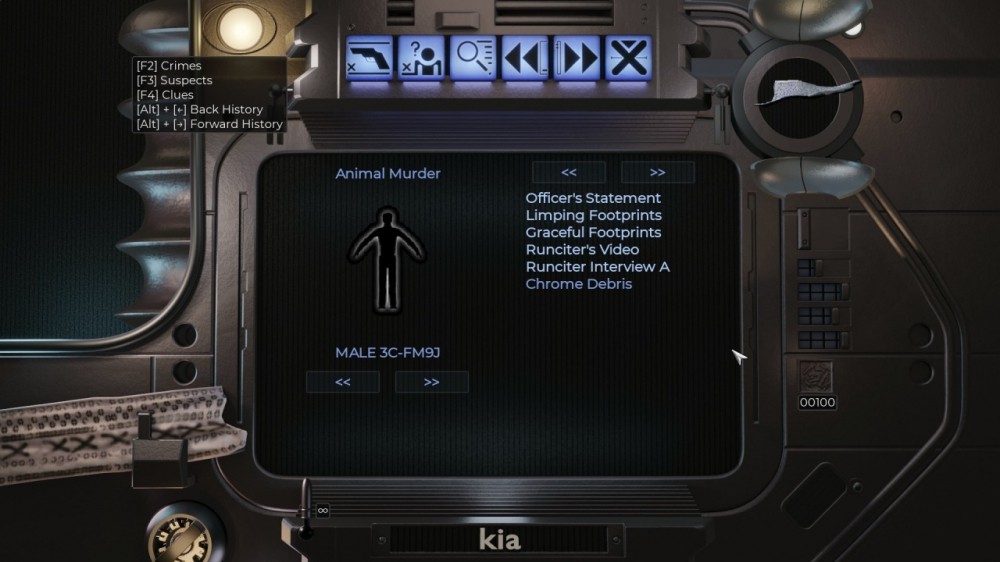Click the suspect silhouette picture

(x=387, y=260)
